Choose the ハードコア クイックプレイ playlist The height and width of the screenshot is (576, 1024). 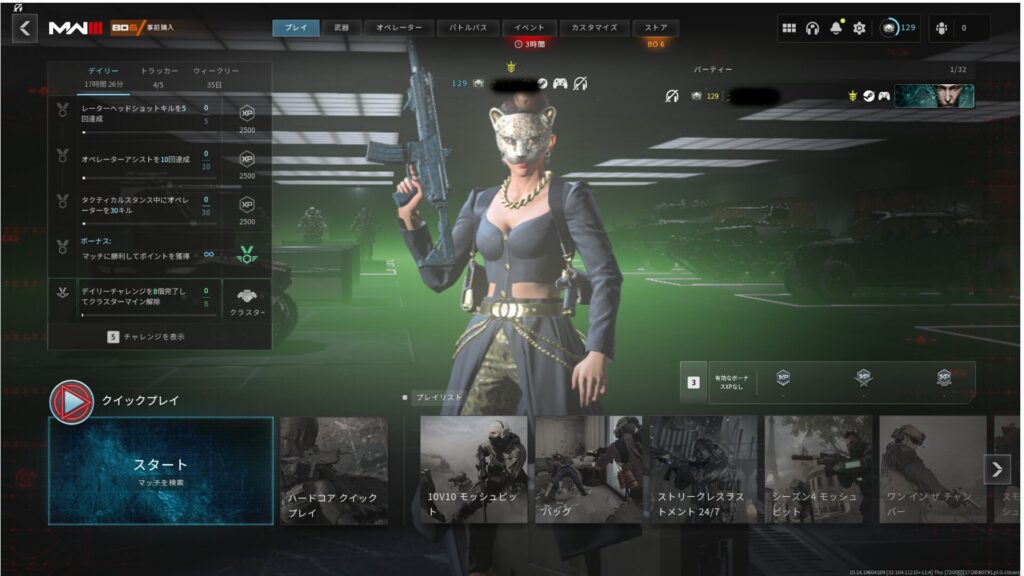(334, 470)
